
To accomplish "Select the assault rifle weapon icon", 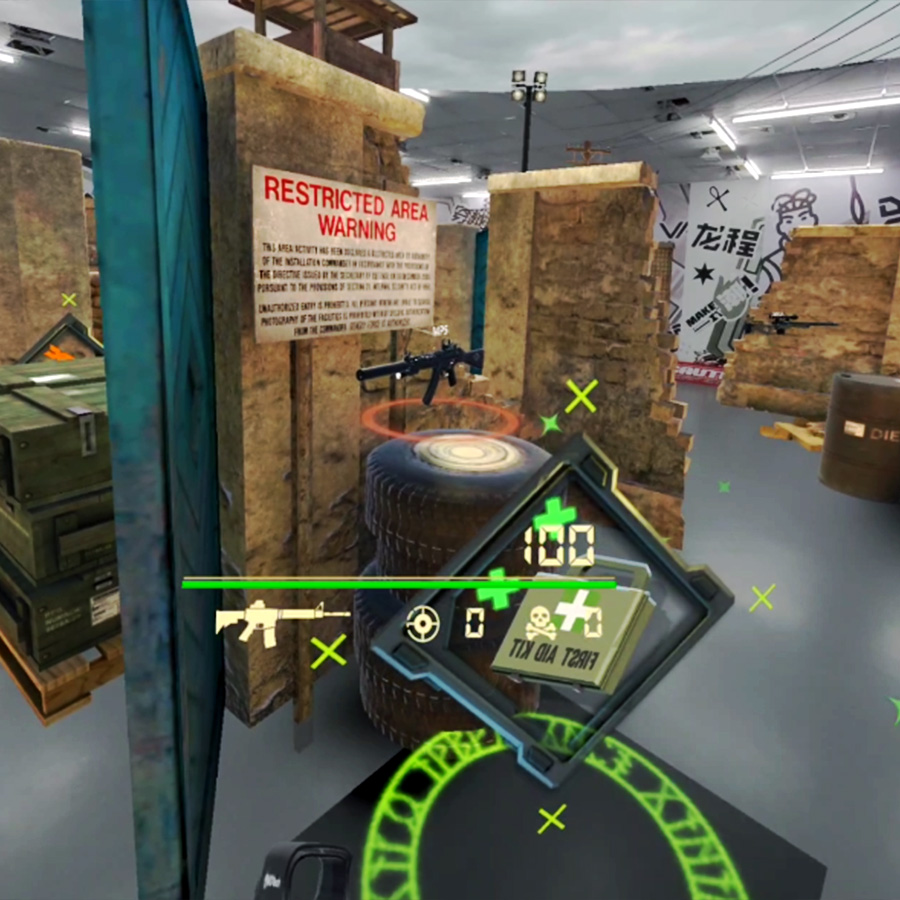I will pos(280,618).
